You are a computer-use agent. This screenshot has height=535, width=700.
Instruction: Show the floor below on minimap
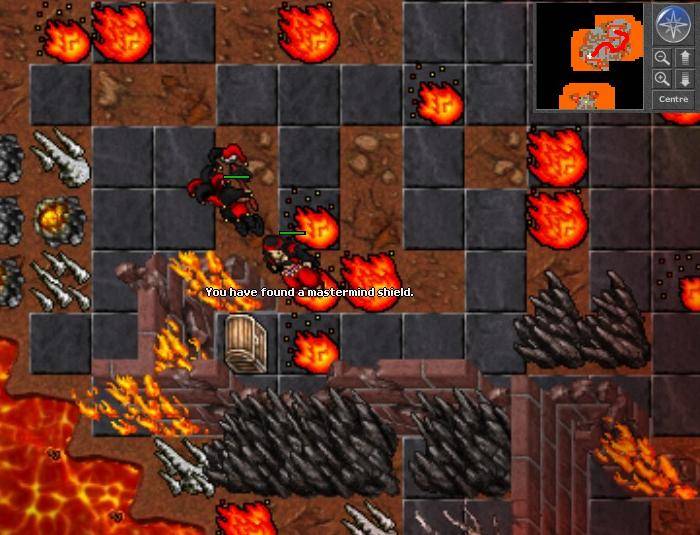click(x=685, y=79)
